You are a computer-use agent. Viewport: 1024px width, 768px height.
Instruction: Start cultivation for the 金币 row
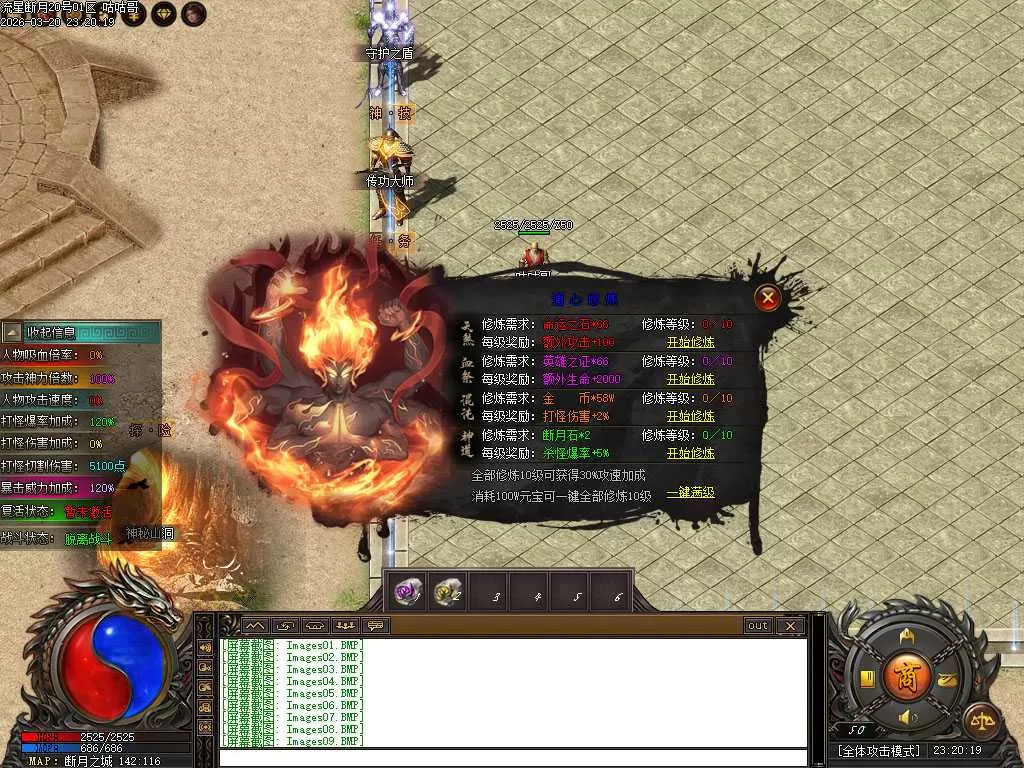coord(690,416)
